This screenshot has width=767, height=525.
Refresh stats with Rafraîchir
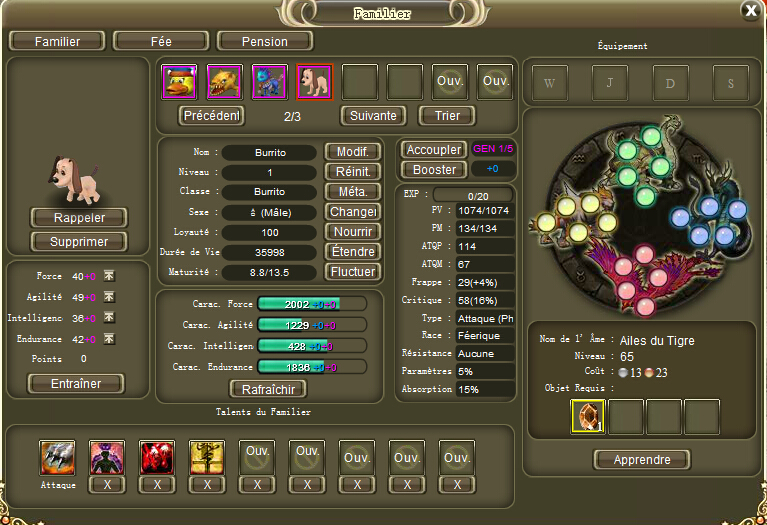click(x=267, y=389)
